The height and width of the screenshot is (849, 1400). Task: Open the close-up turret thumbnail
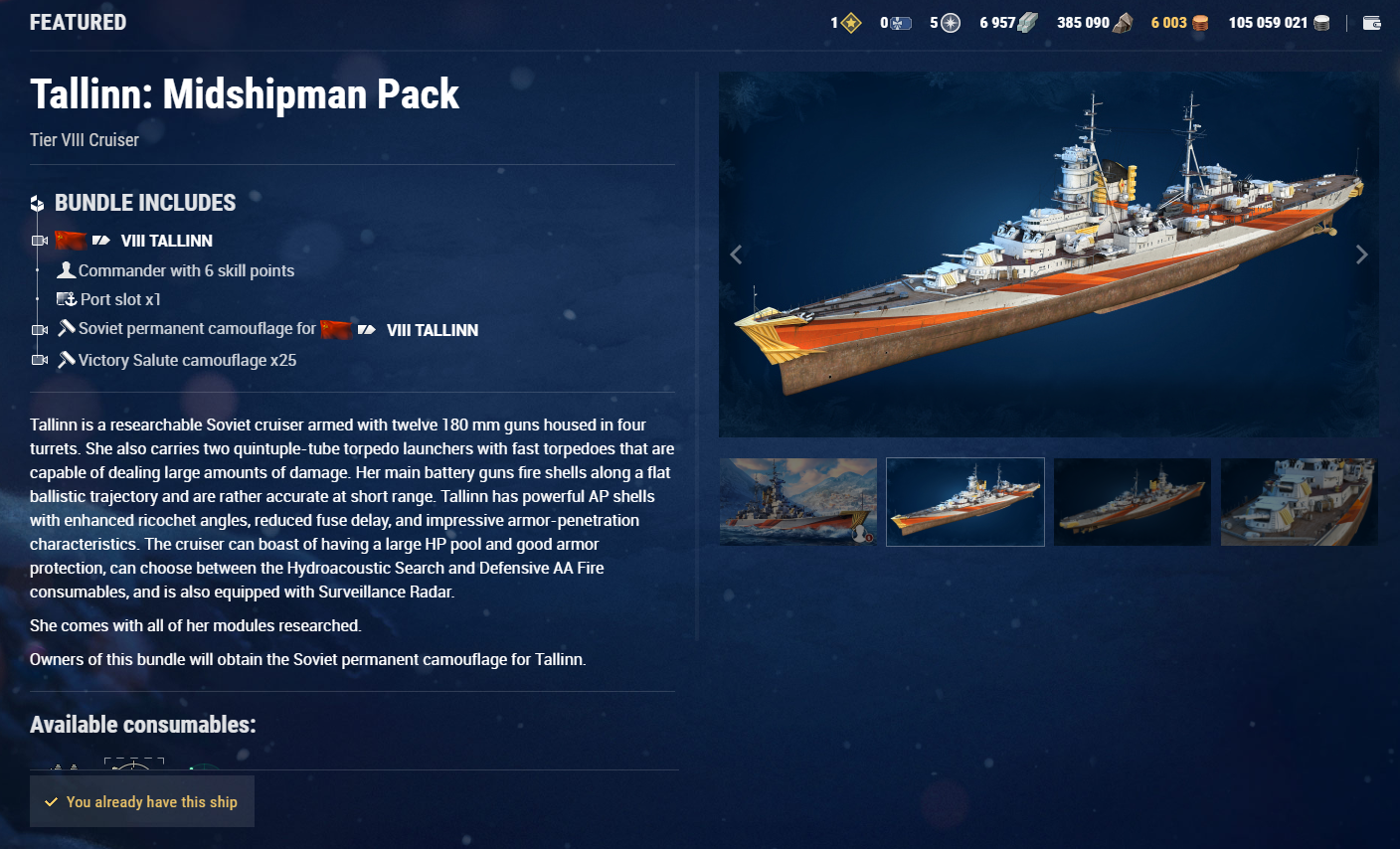coord(1299,502)
